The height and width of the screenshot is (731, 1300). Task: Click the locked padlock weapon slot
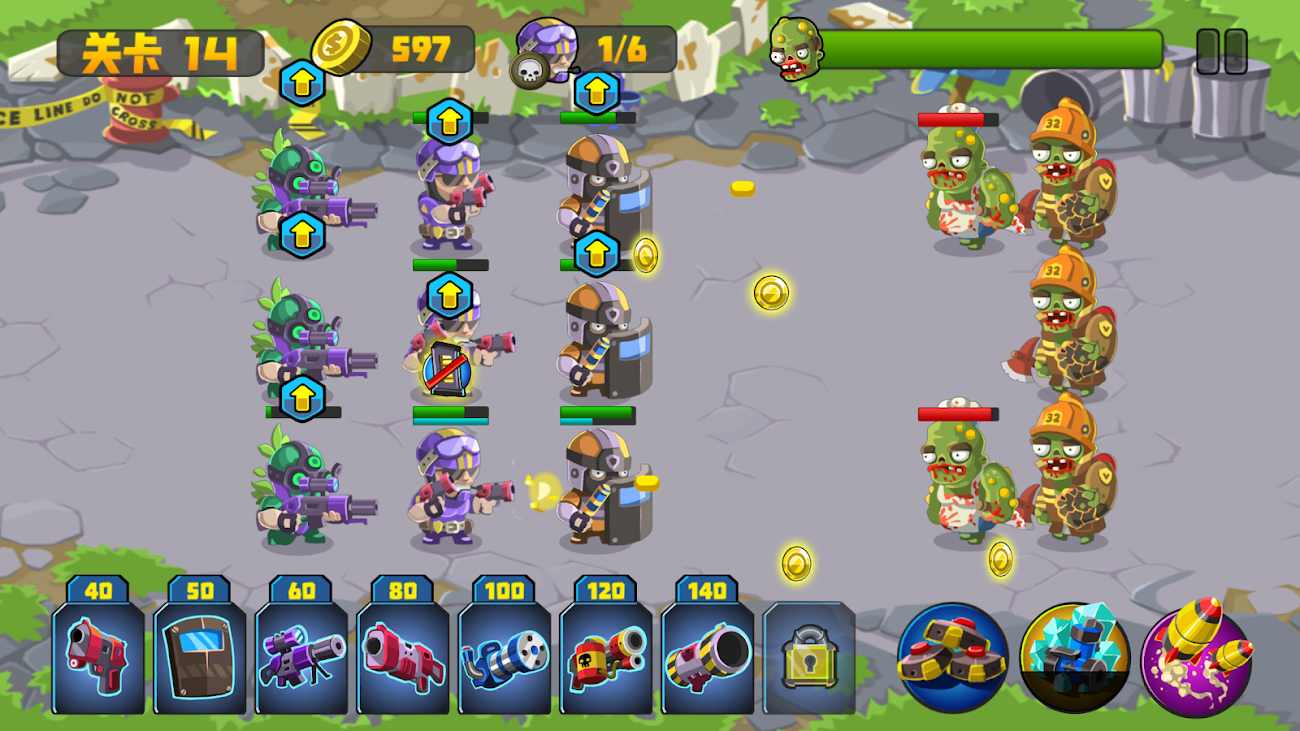[x=809, y=657]
